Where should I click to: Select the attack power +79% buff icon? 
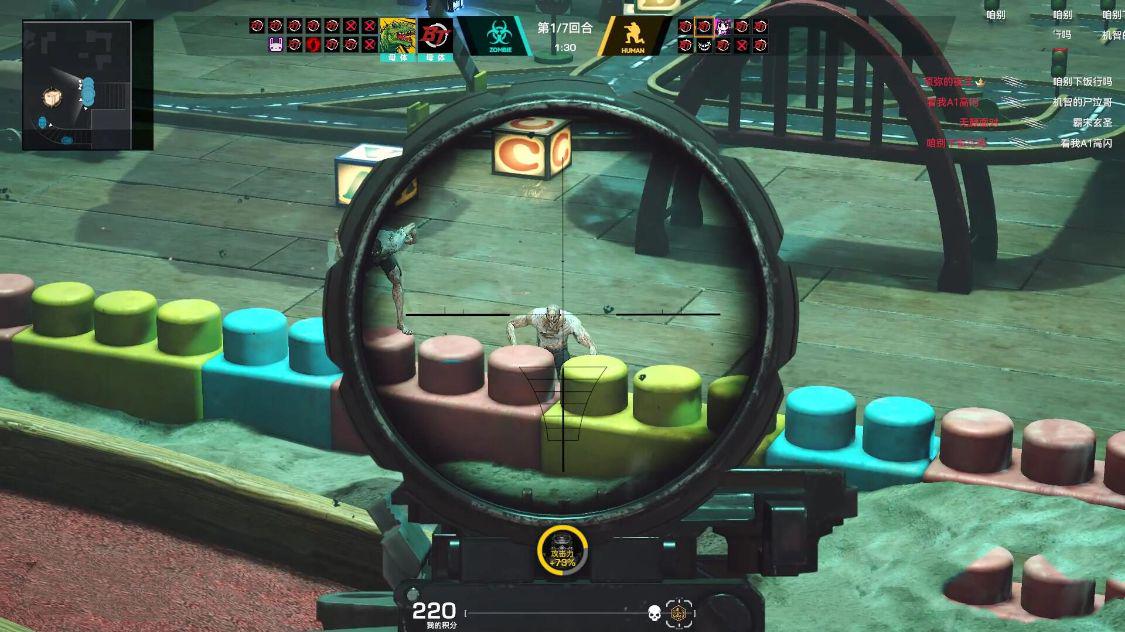(x=562, y=550)
